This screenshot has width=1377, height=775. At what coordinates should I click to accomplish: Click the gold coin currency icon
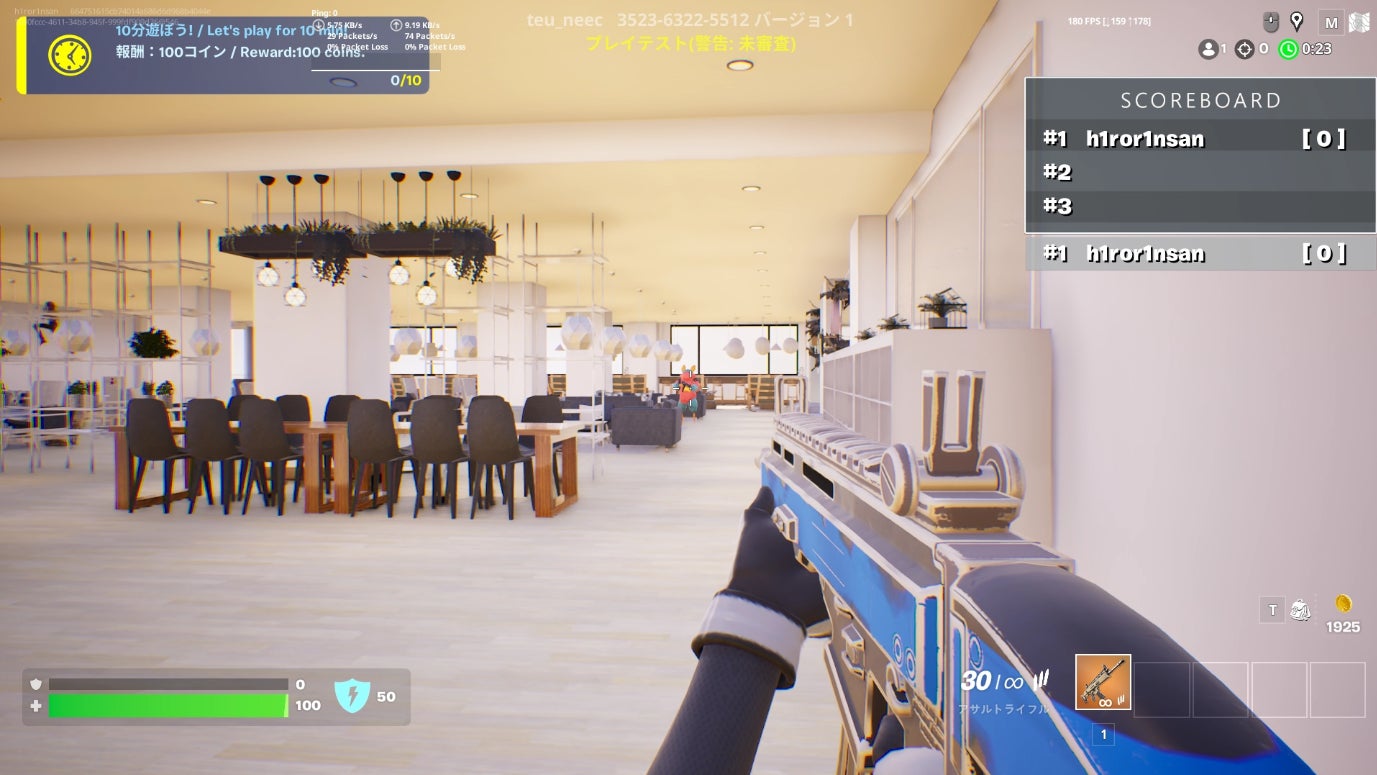1343,604
